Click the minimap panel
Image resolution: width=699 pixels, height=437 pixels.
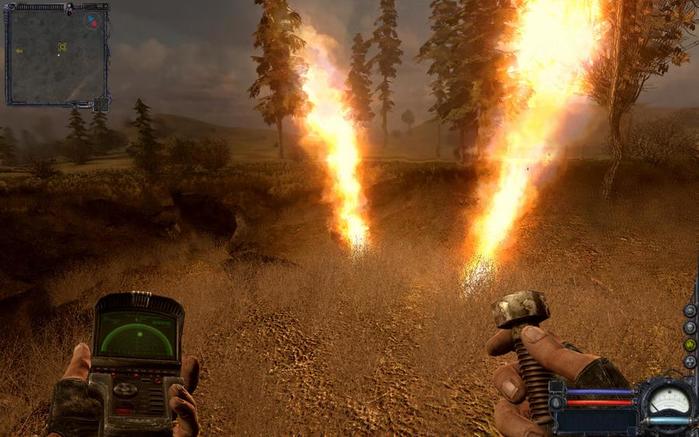point(56,55)
